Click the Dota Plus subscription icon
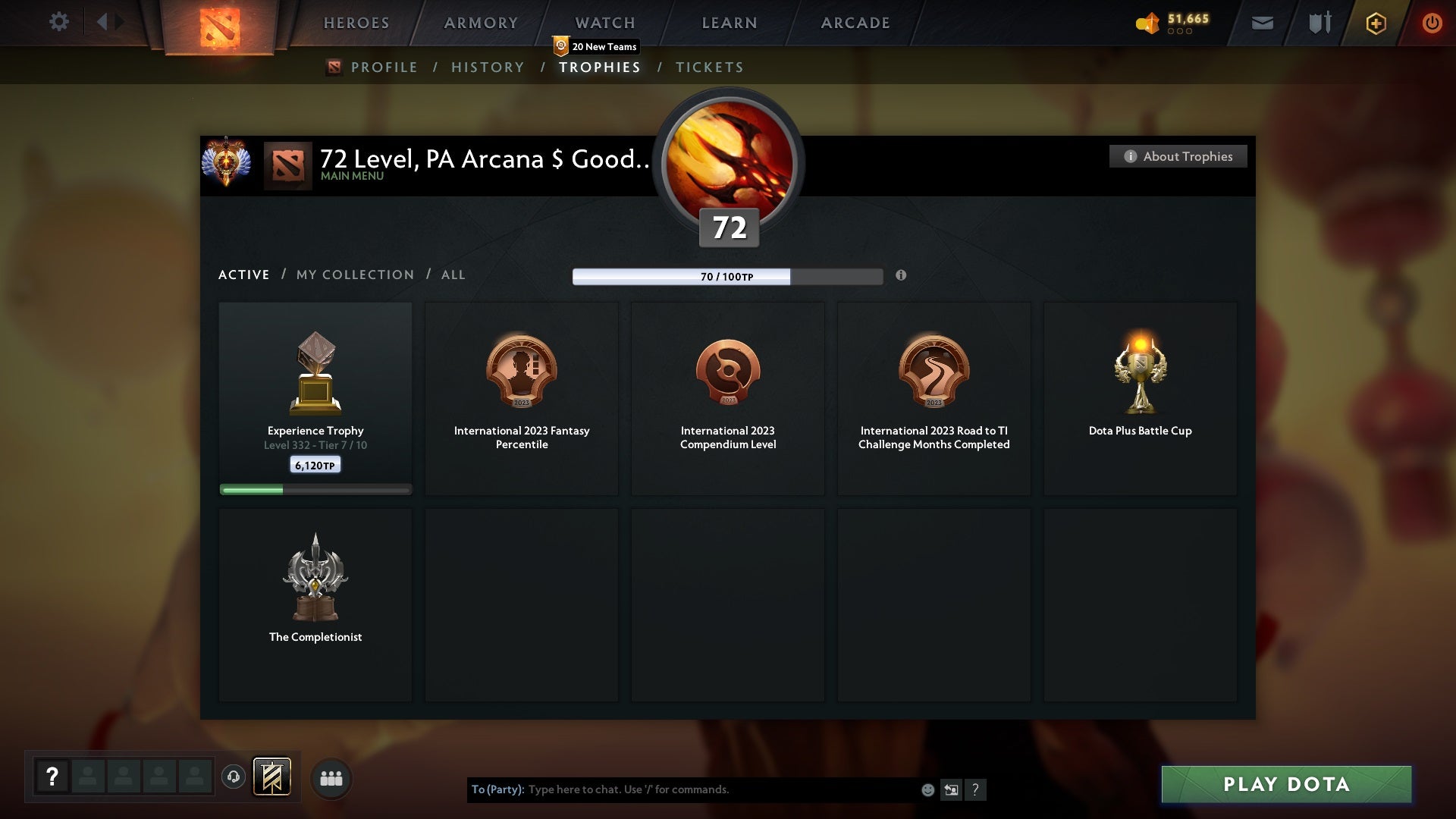 pos(1375,23)
